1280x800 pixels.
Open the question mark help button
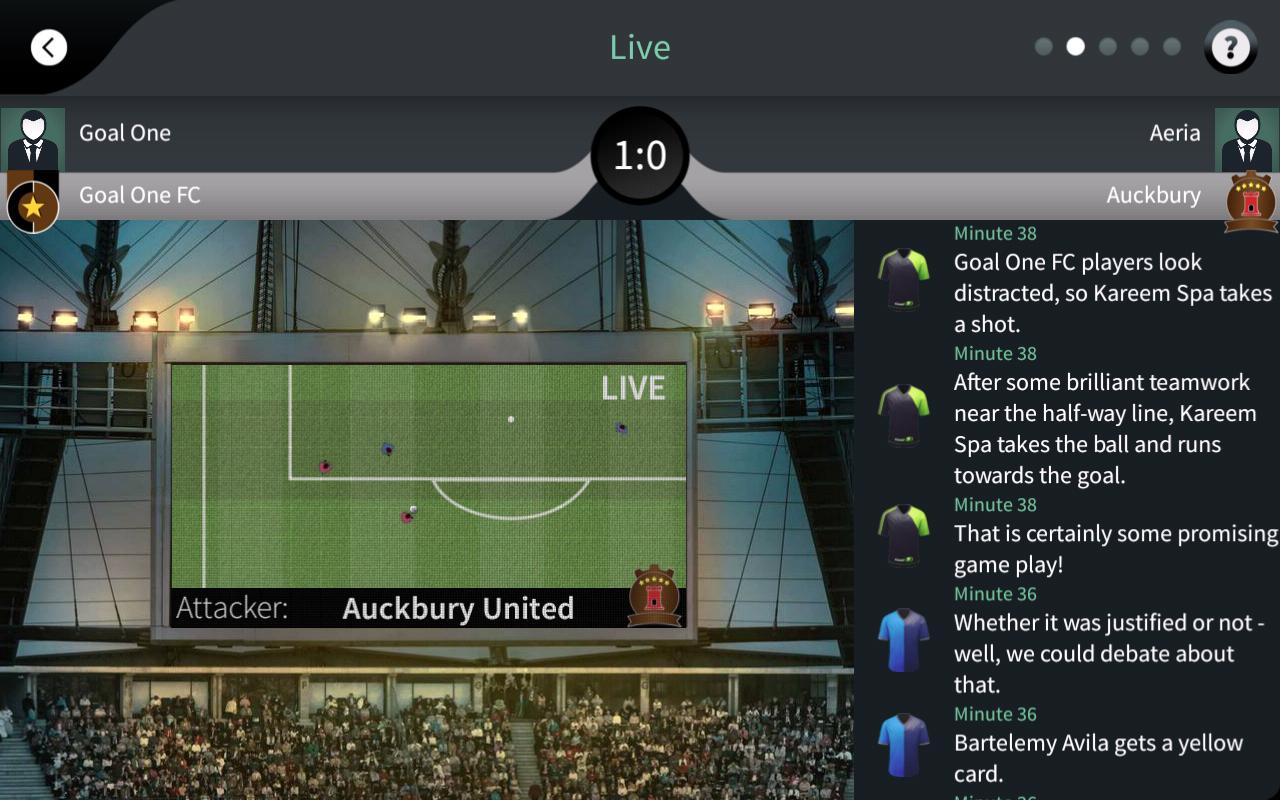(x=1230, y=47)
